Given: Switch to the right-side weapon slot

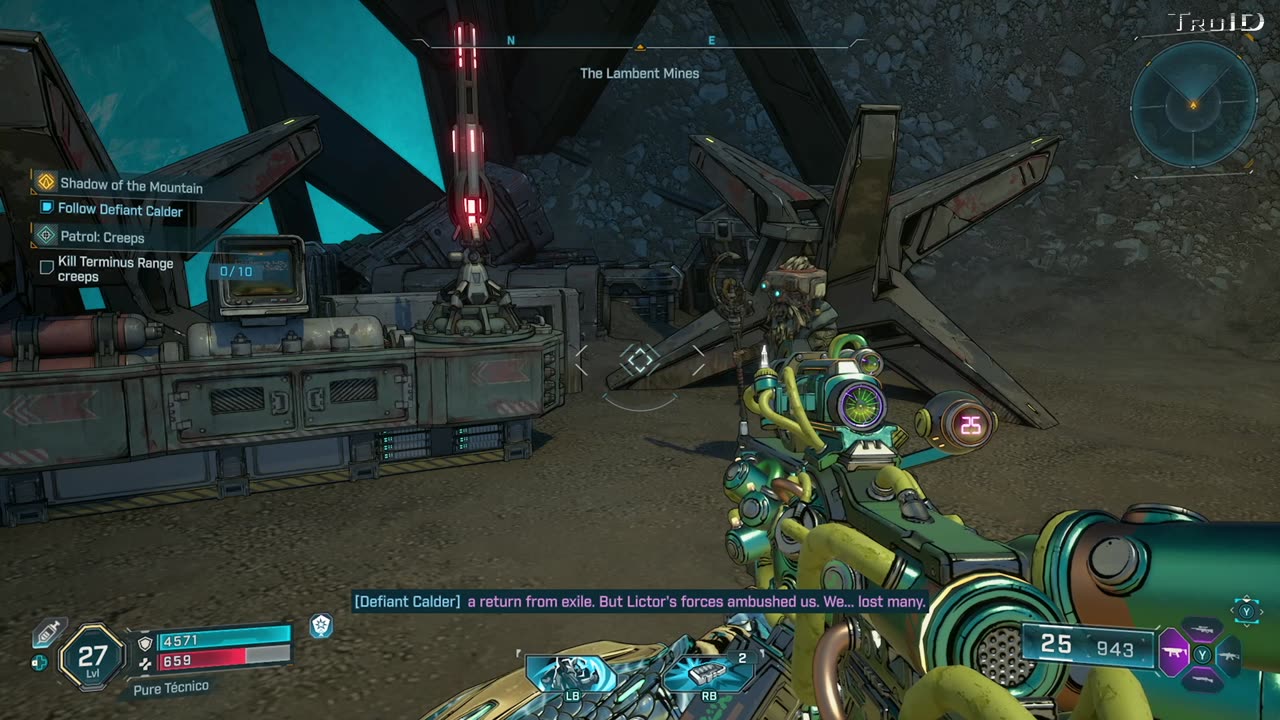Looking at the screenshot, I should click(x=1229, y=656).
